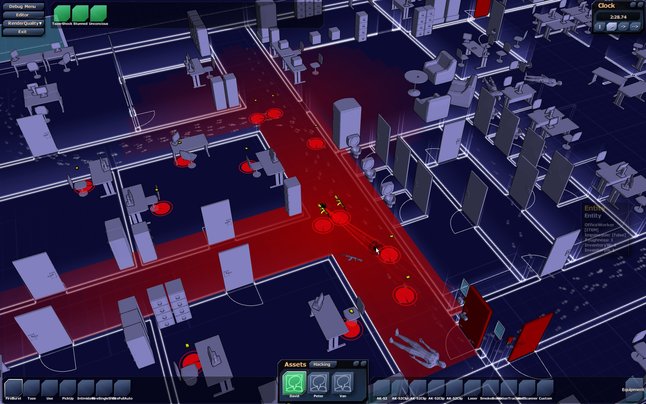Open the Equipment panel
The image size is (646, 404).
click(x=632, y=388)
